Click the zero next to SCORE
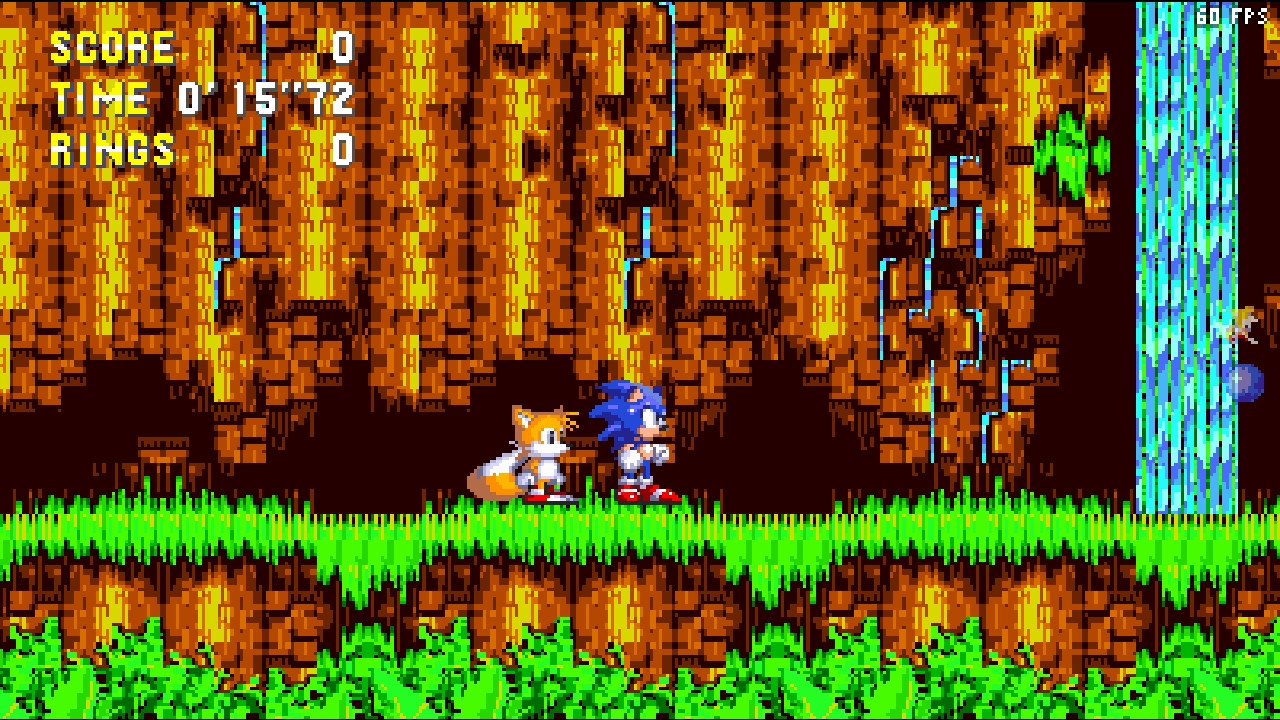Image resolution: width=1280 pixels, height=720 pixels. (x=345, y=45)
